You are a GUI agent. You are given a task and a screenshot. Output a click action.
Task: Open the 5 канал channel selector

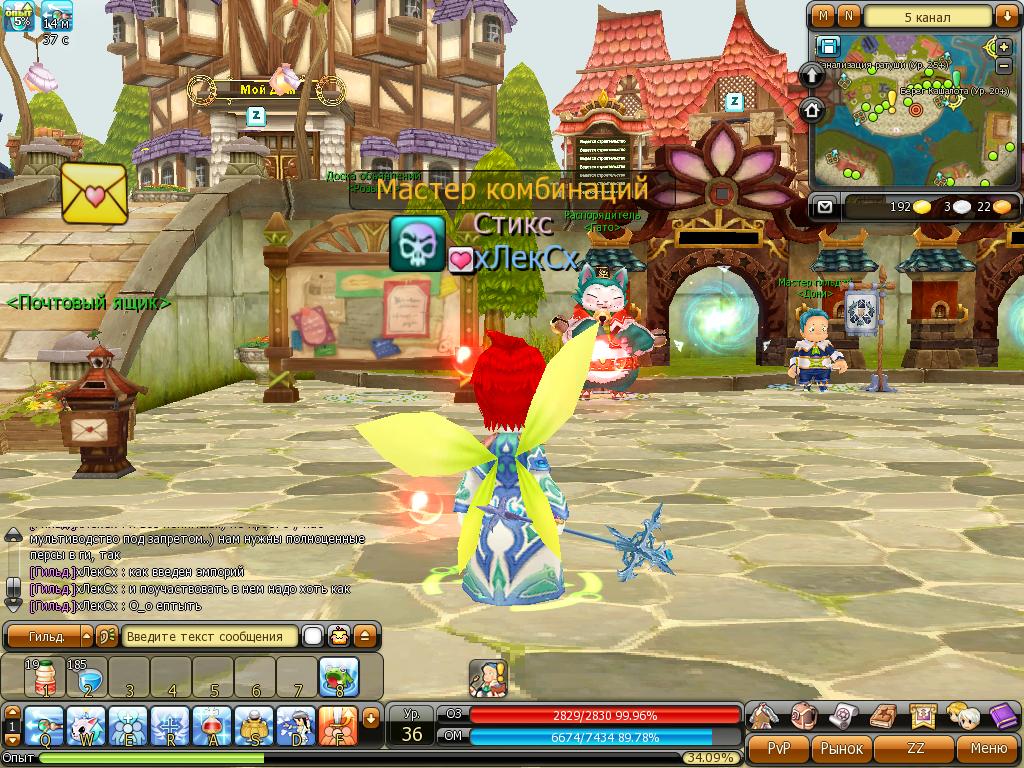tap(929, 17)
